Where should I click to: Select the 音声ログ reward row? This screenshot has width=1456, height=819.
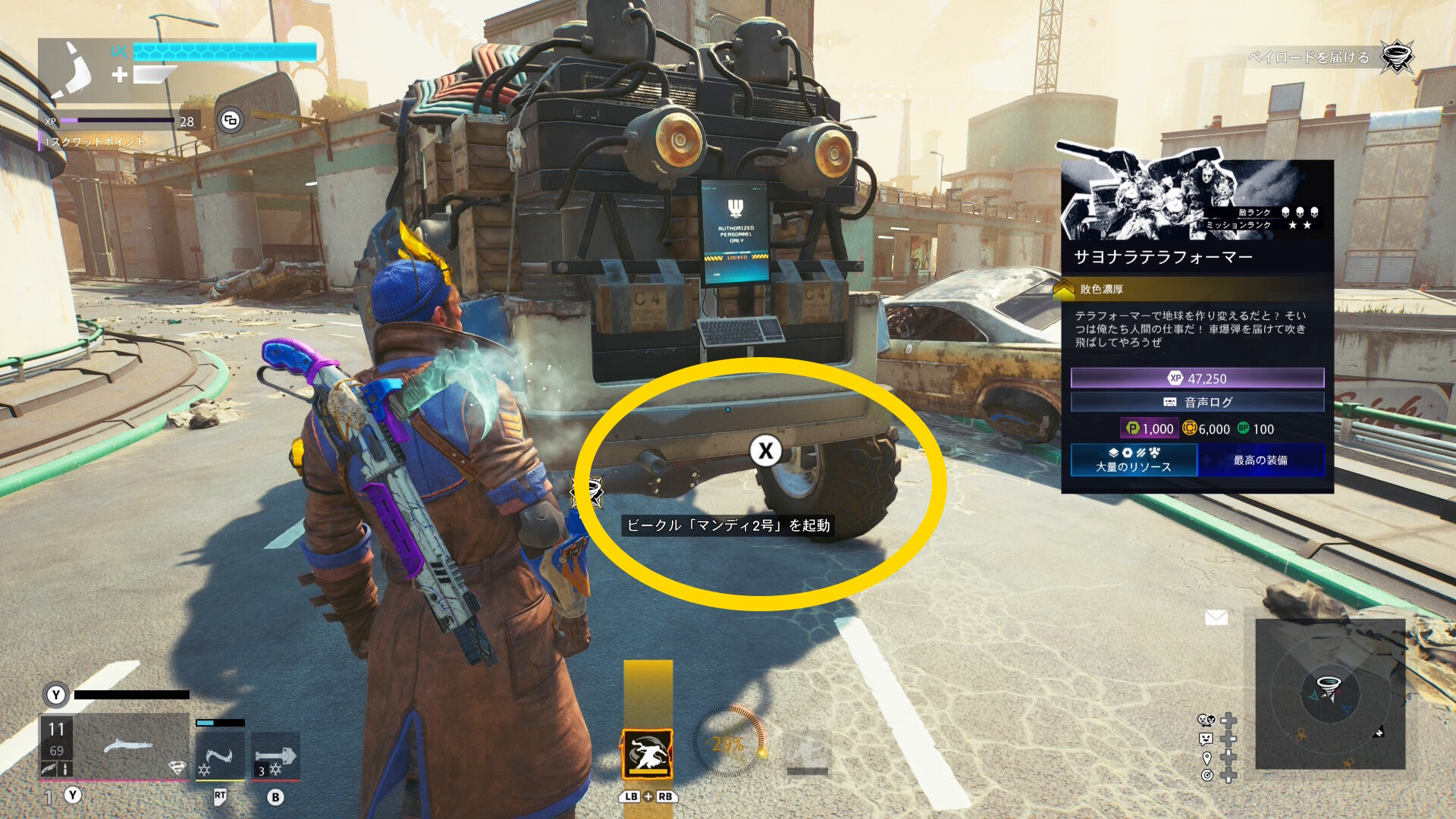(1197, 402)
